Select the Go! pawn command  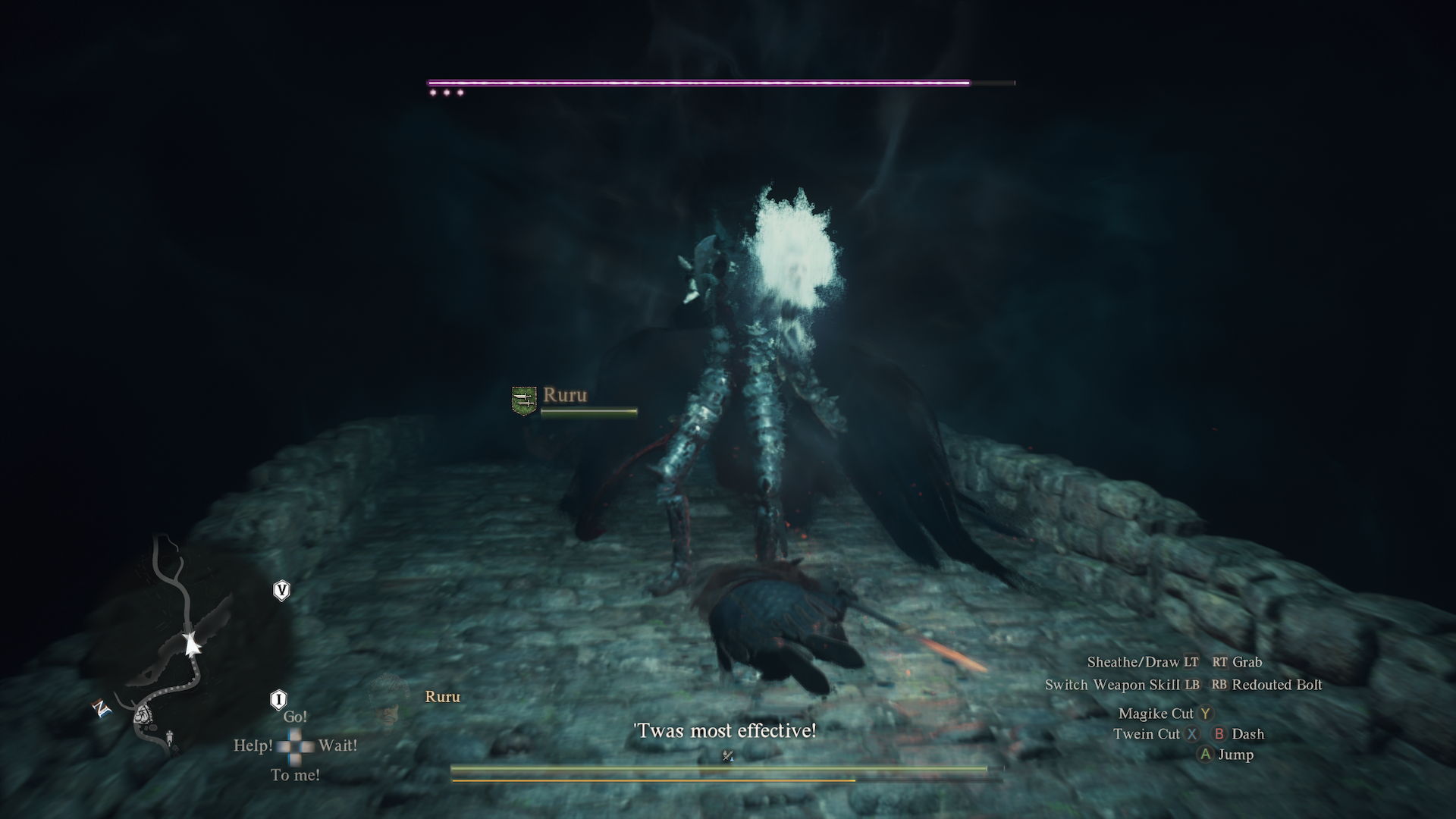[x=297, y=715]
